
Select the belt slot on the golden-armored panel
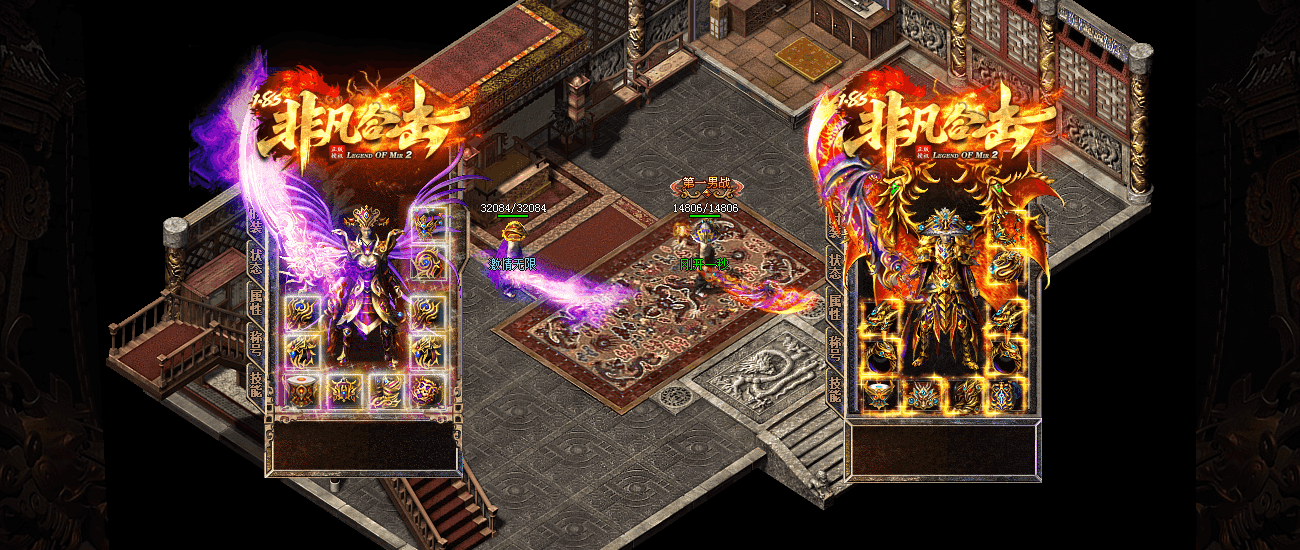point(921,395)
